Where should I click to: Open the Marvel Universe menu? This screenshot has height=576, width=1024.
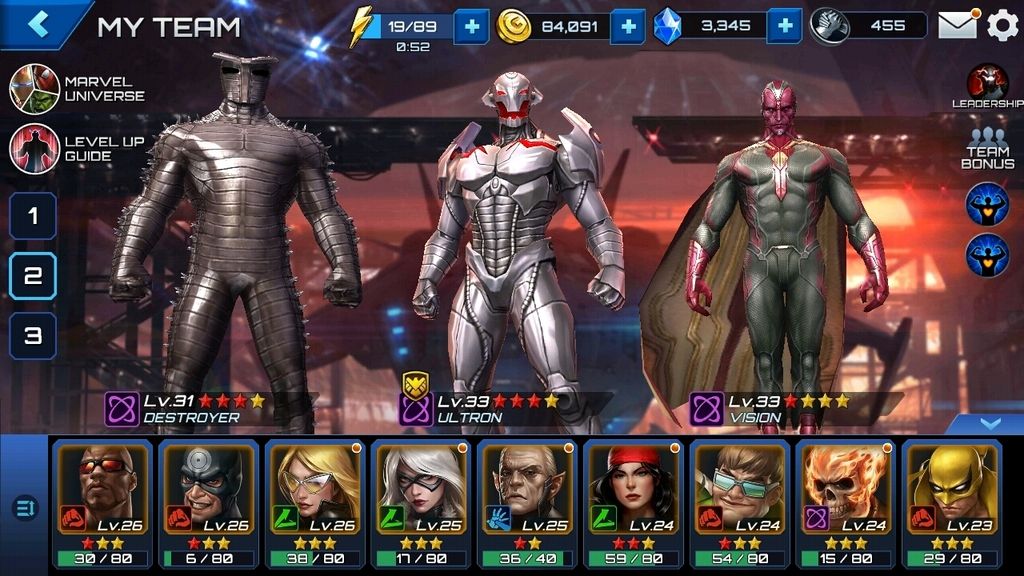pos(78,89)
